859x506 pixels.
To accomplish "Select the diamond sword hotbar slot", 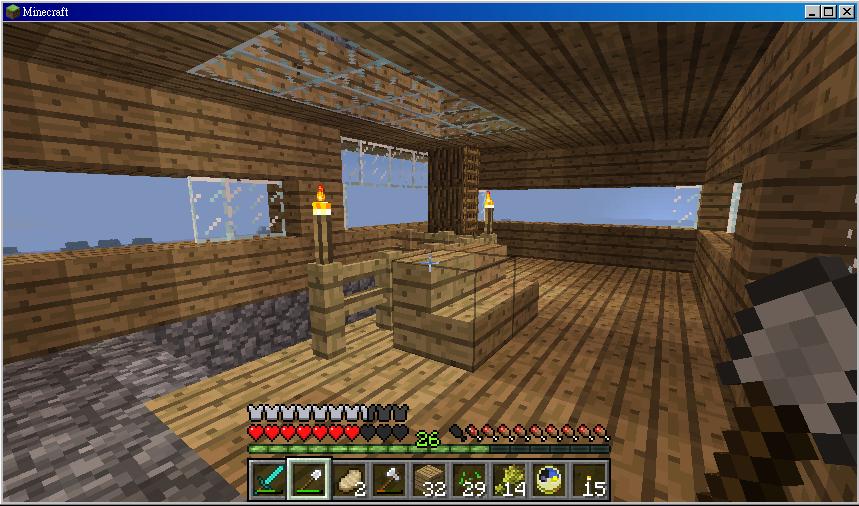I will coord(268,479).
